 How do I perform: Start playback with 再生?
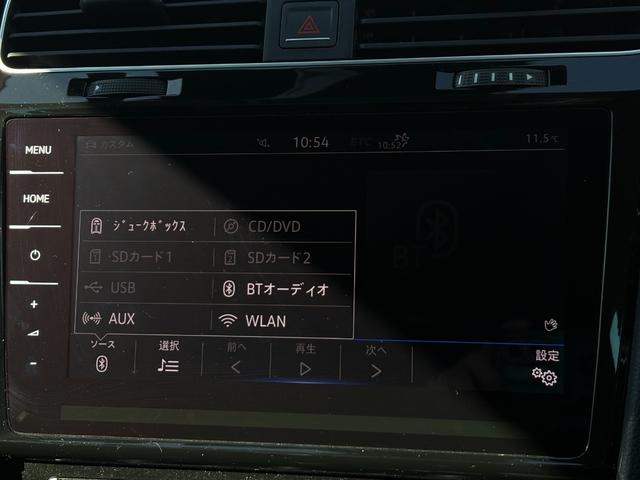[x=305, y=361]
